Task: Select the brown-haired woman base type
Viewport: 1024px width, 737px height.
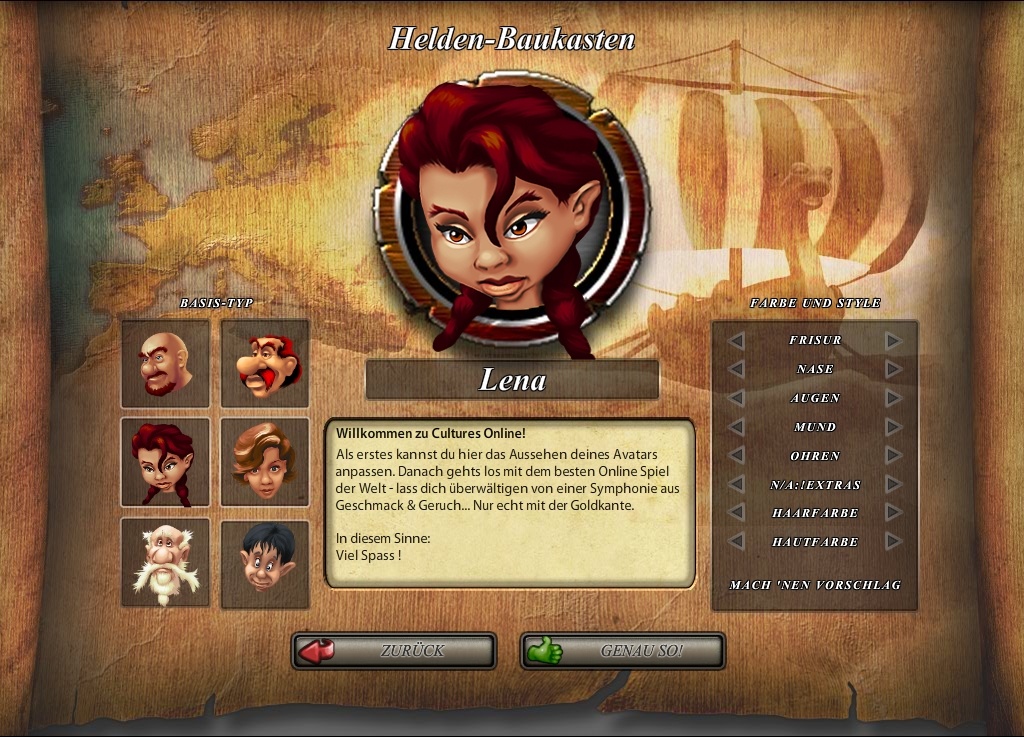Action: click(x=265, y=462)
